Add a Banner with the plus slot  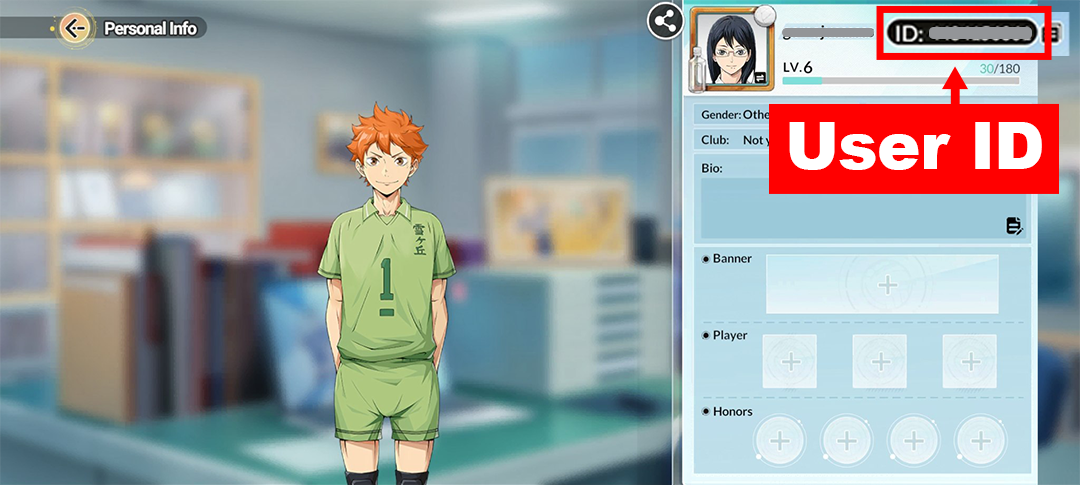pyautogui.click(x=886, y=284)
